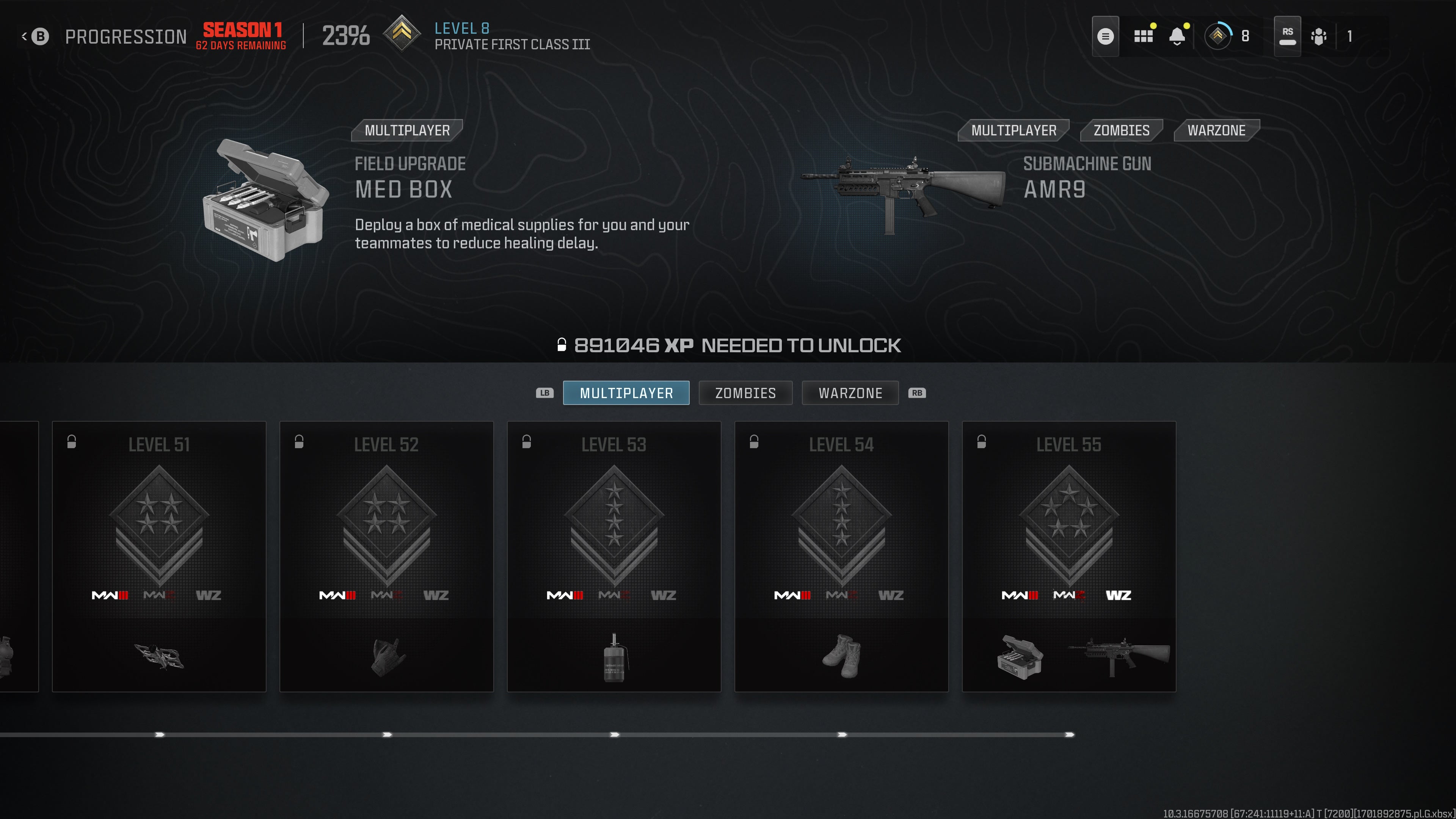This screenshot has width=1456, height=819.
Task: Switch to the Zombies rewards tab
Action: [745, 393]
